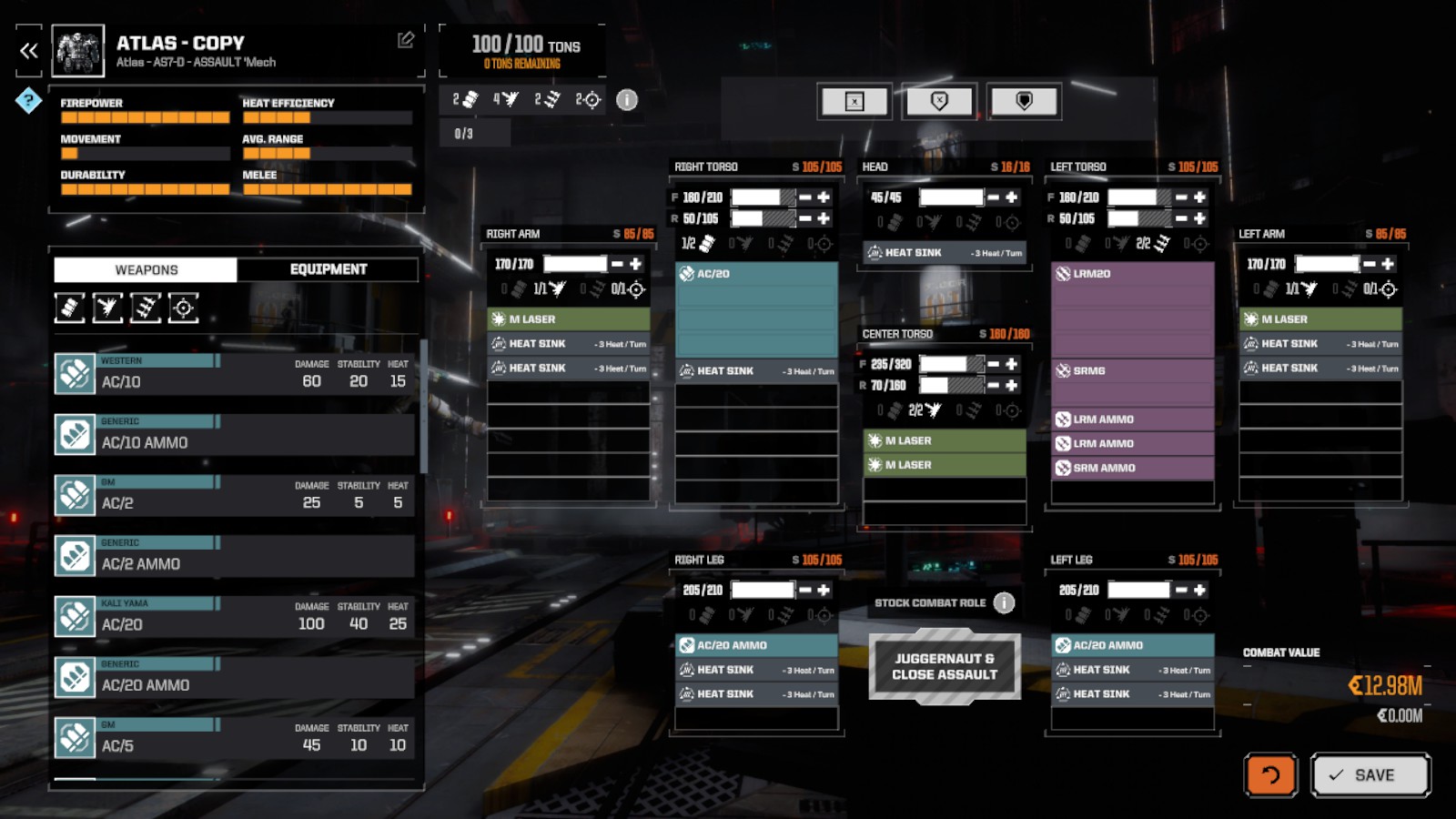Click the strip armor shield icon
Screen dimensions: 1456x819
[x=940, y=101]
